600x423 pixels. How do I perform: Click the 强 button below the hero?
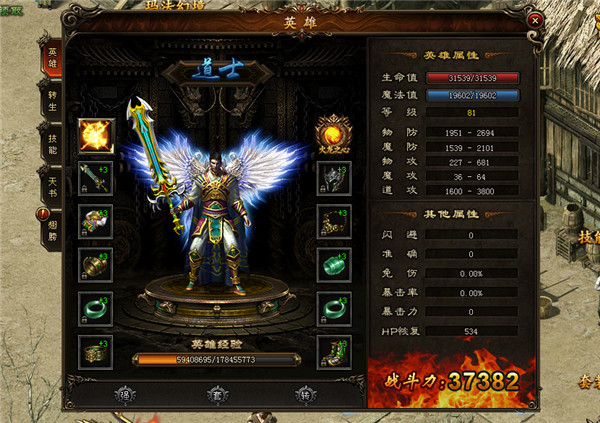[123, 393]
